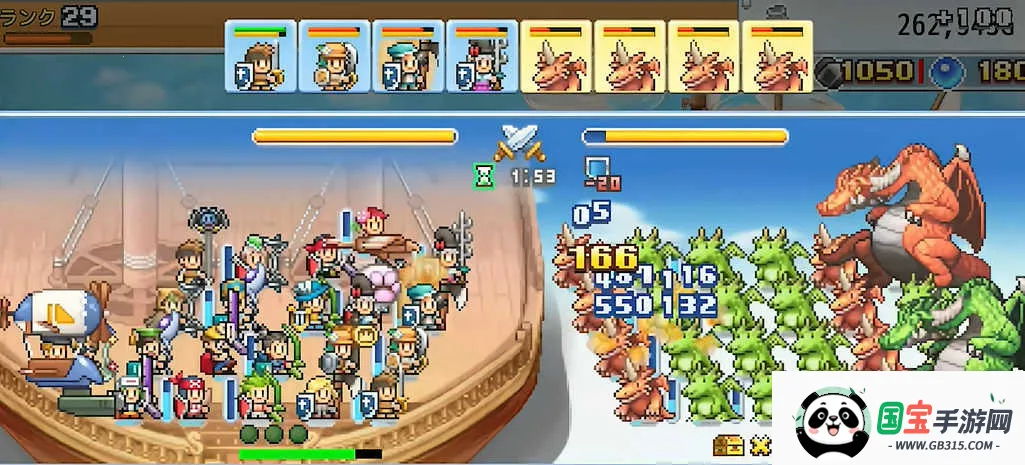1025x465 pixels.
Task: Select the brown-haired swordsman portrait
Action: click(260, 57)
